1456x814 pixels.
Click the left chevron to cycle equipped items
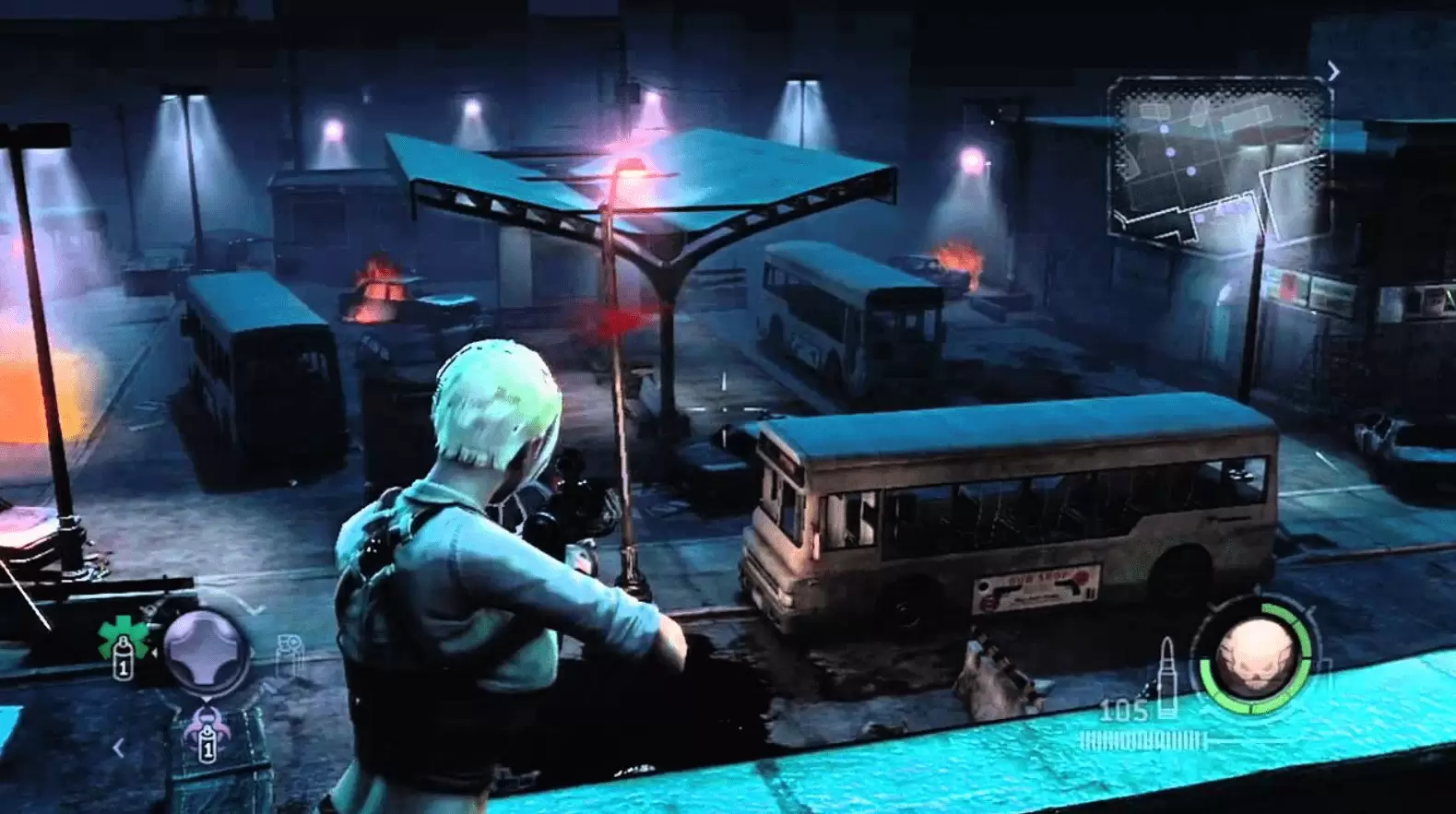(117, 748)
